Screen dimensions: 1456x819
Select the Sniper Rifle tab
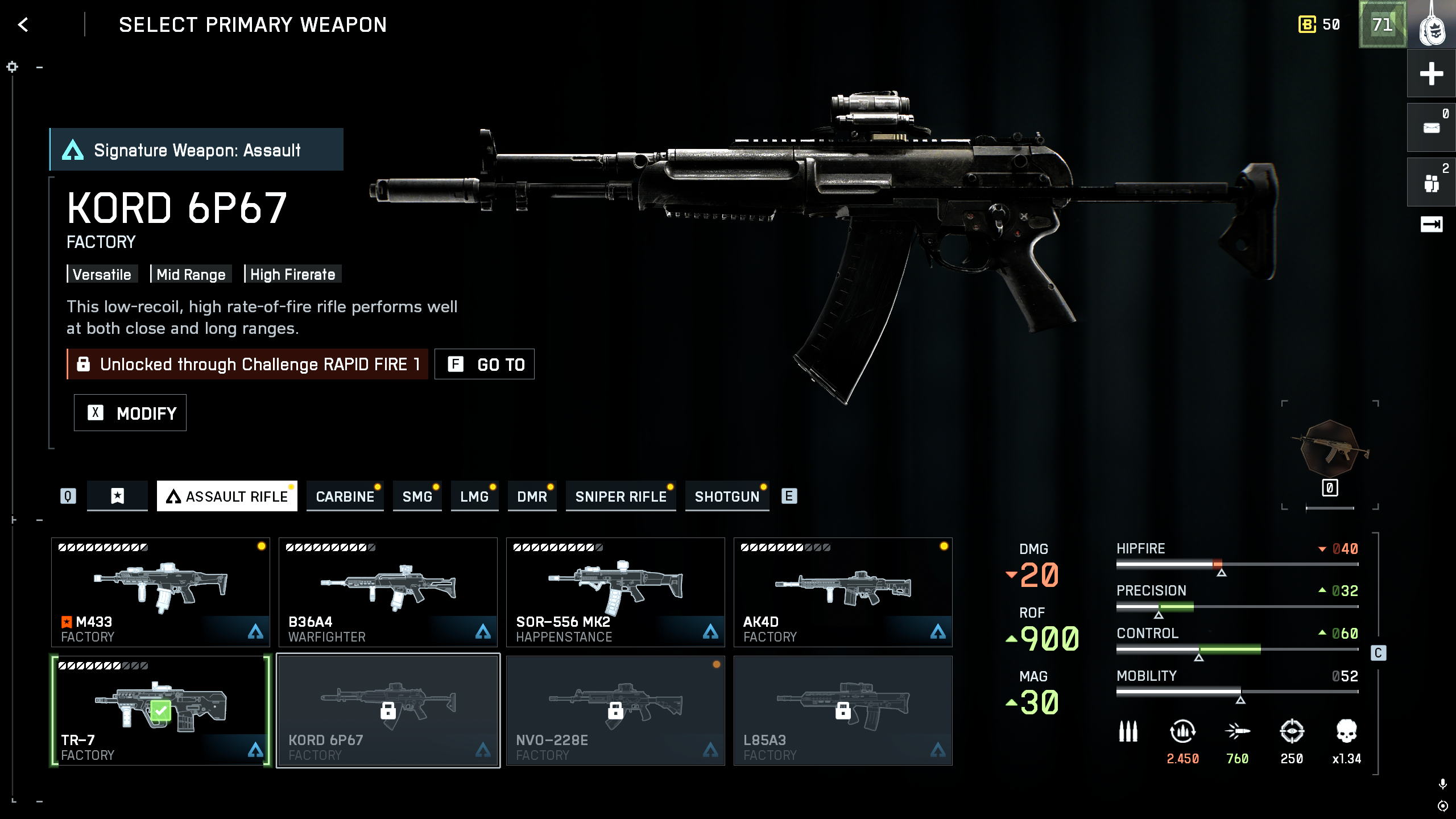(x=621, y=497)
